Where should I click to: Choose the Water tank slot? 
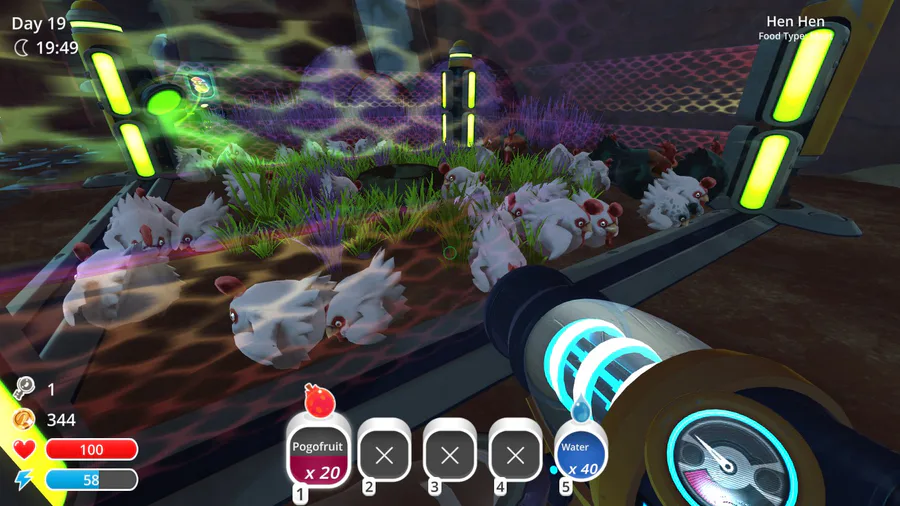click(x=579, y=454)
